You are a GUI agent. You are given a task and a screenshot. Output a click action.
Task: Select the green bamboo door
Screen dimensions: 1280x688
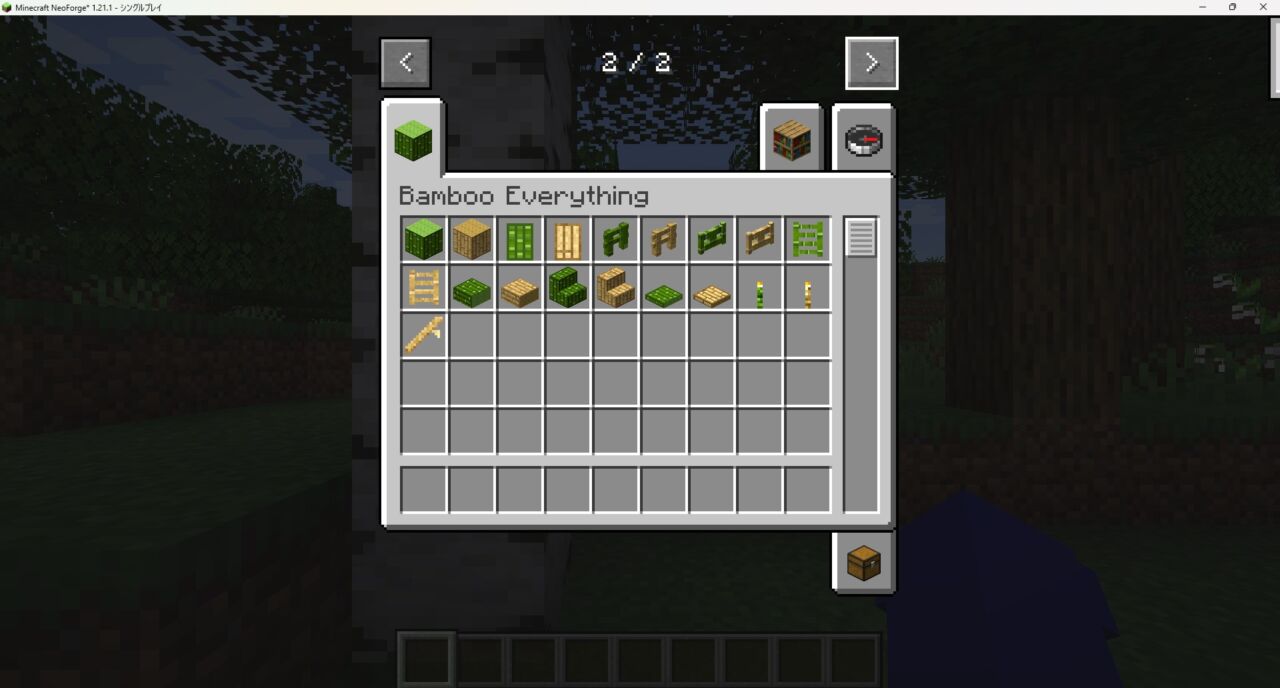(x=520, y=240)
